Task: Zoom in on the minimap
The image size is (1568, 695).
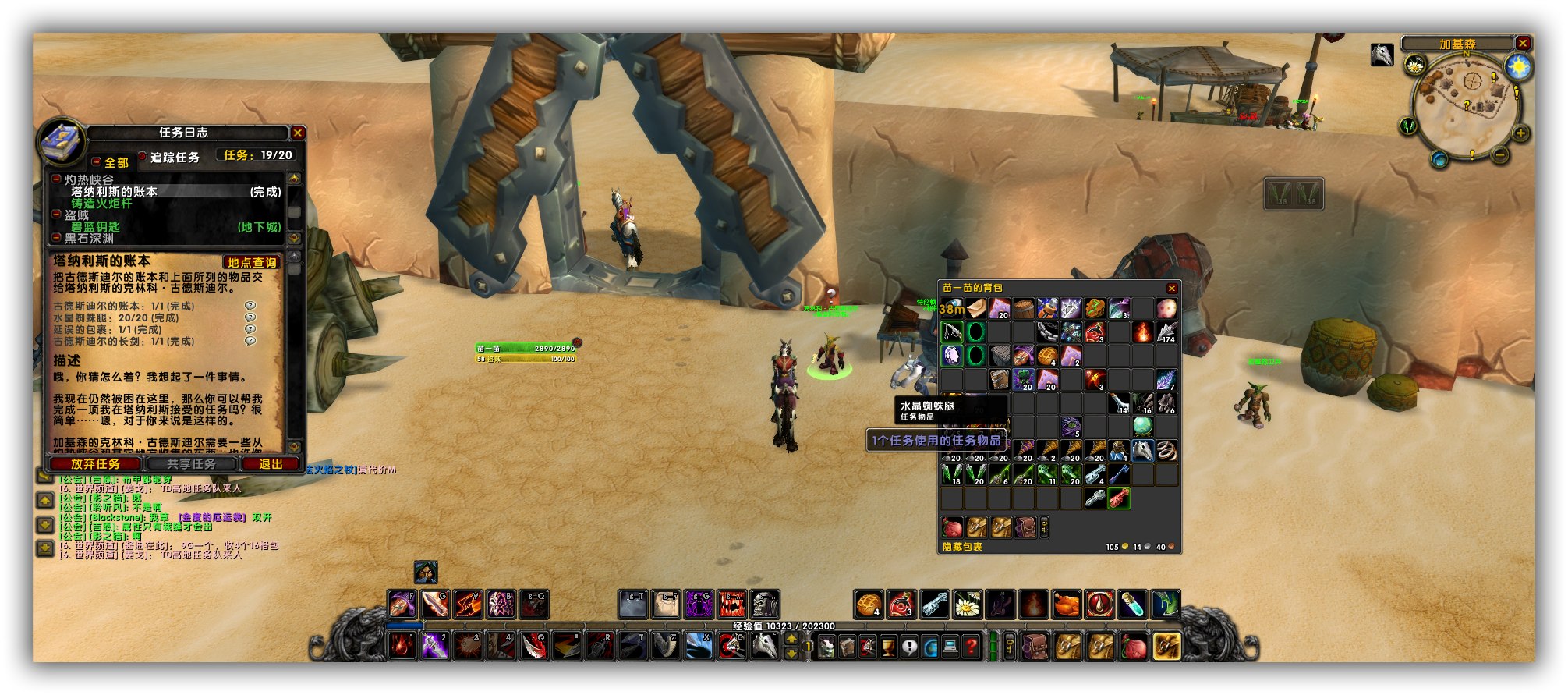Action: (1520, 133)
